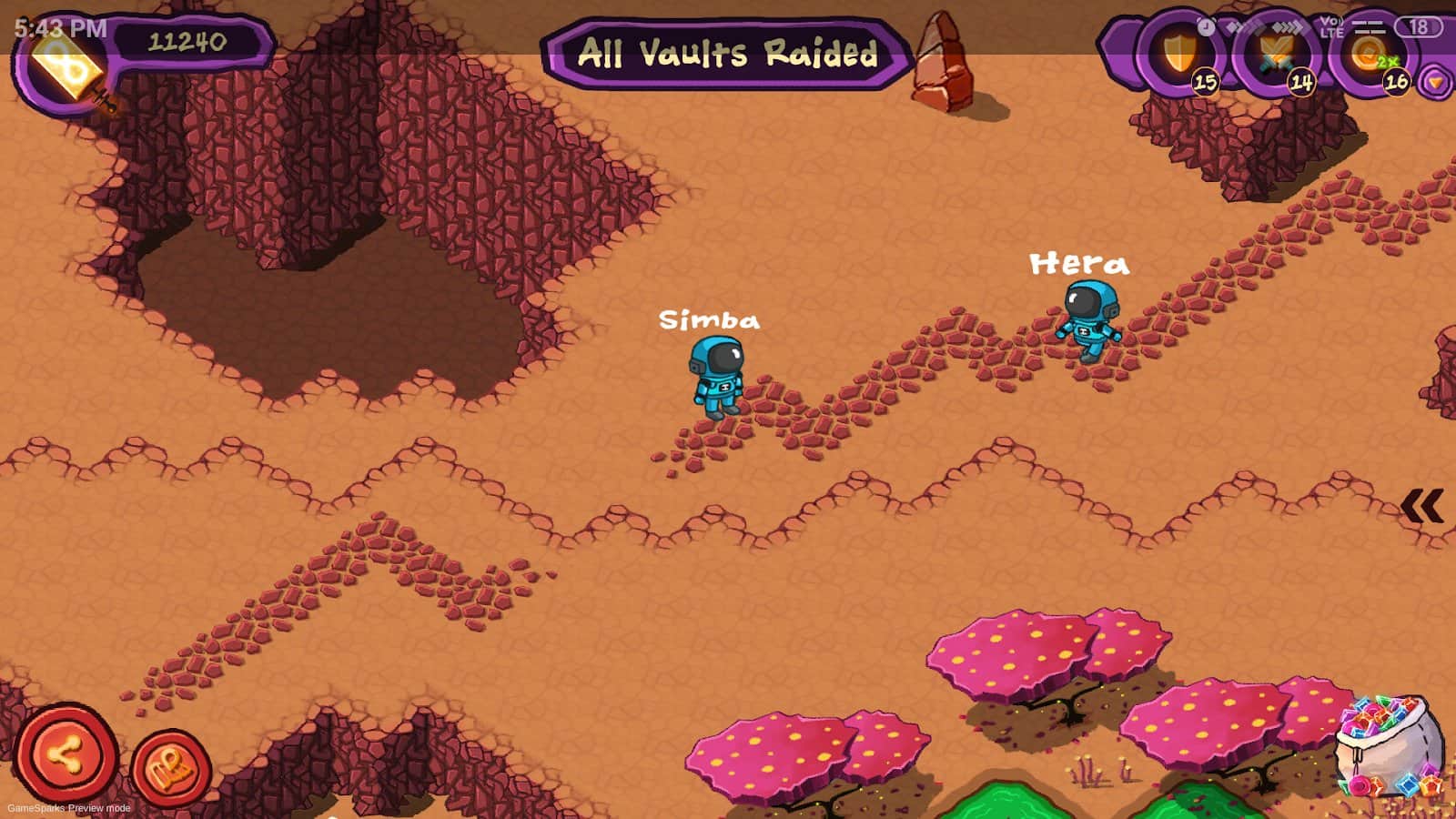
Task: Tap the battery indicator showing 18
Action: pos(1418,26)
